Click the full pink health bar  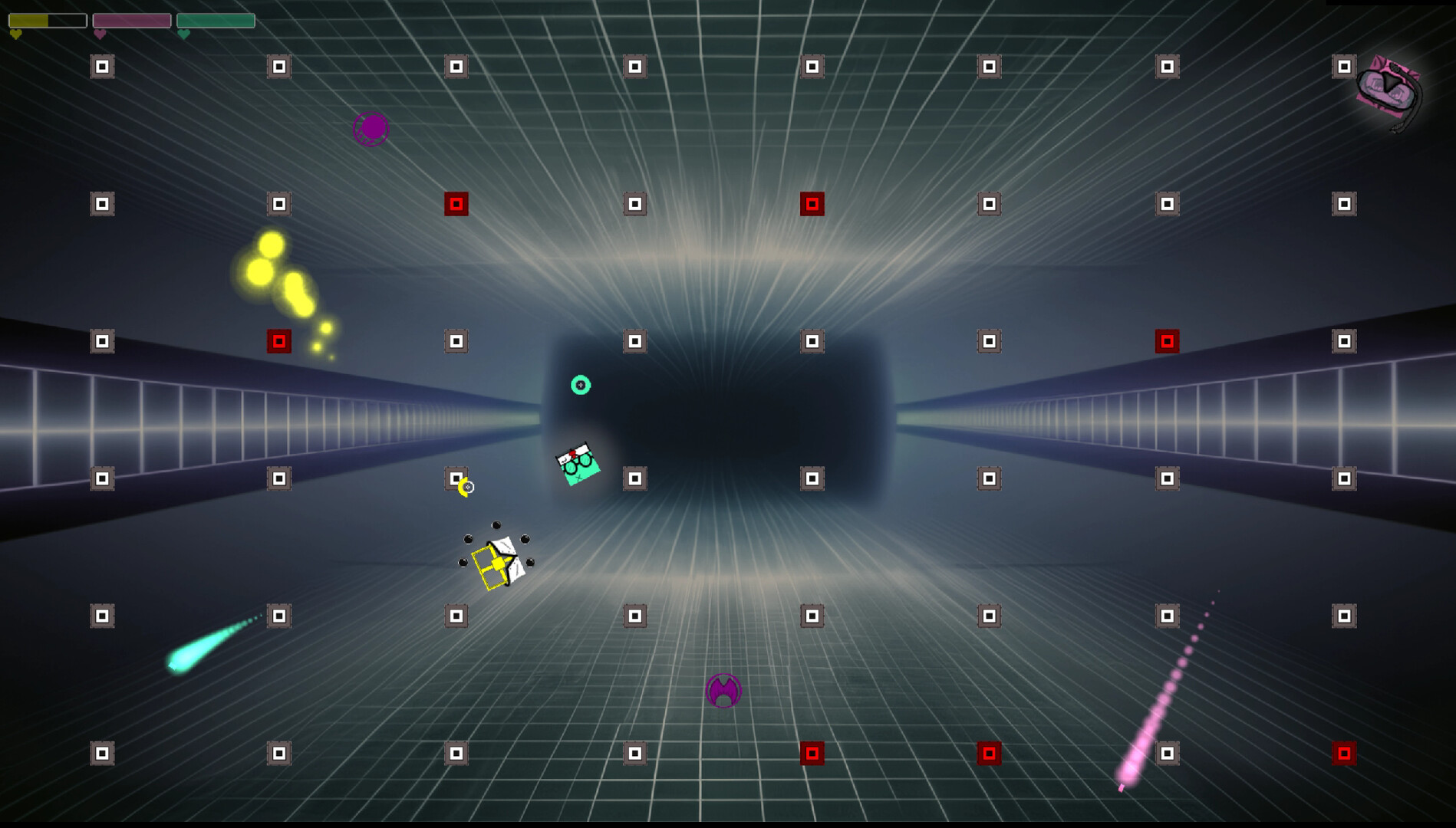[132, 21]
